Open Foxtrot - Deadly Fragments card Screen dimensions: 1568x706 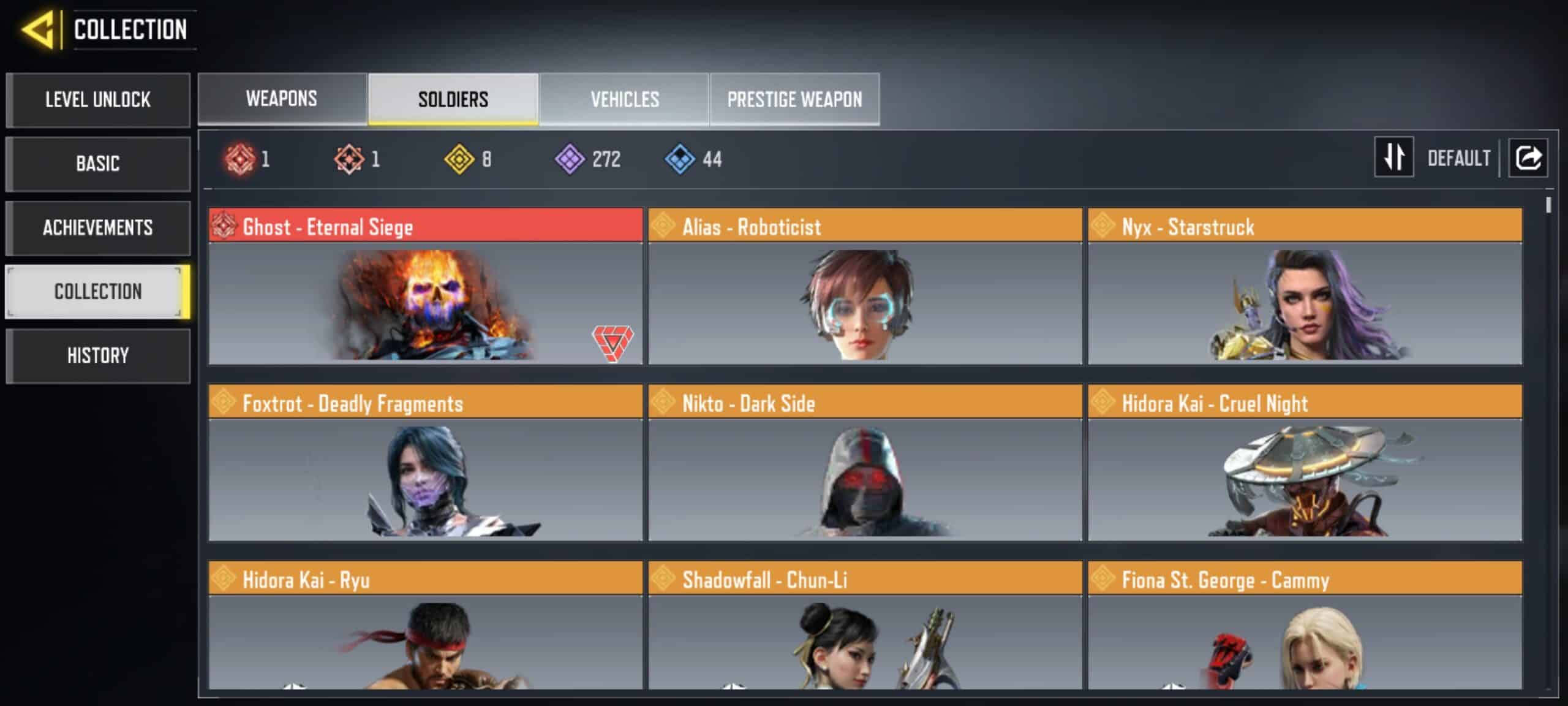[425, 463]
